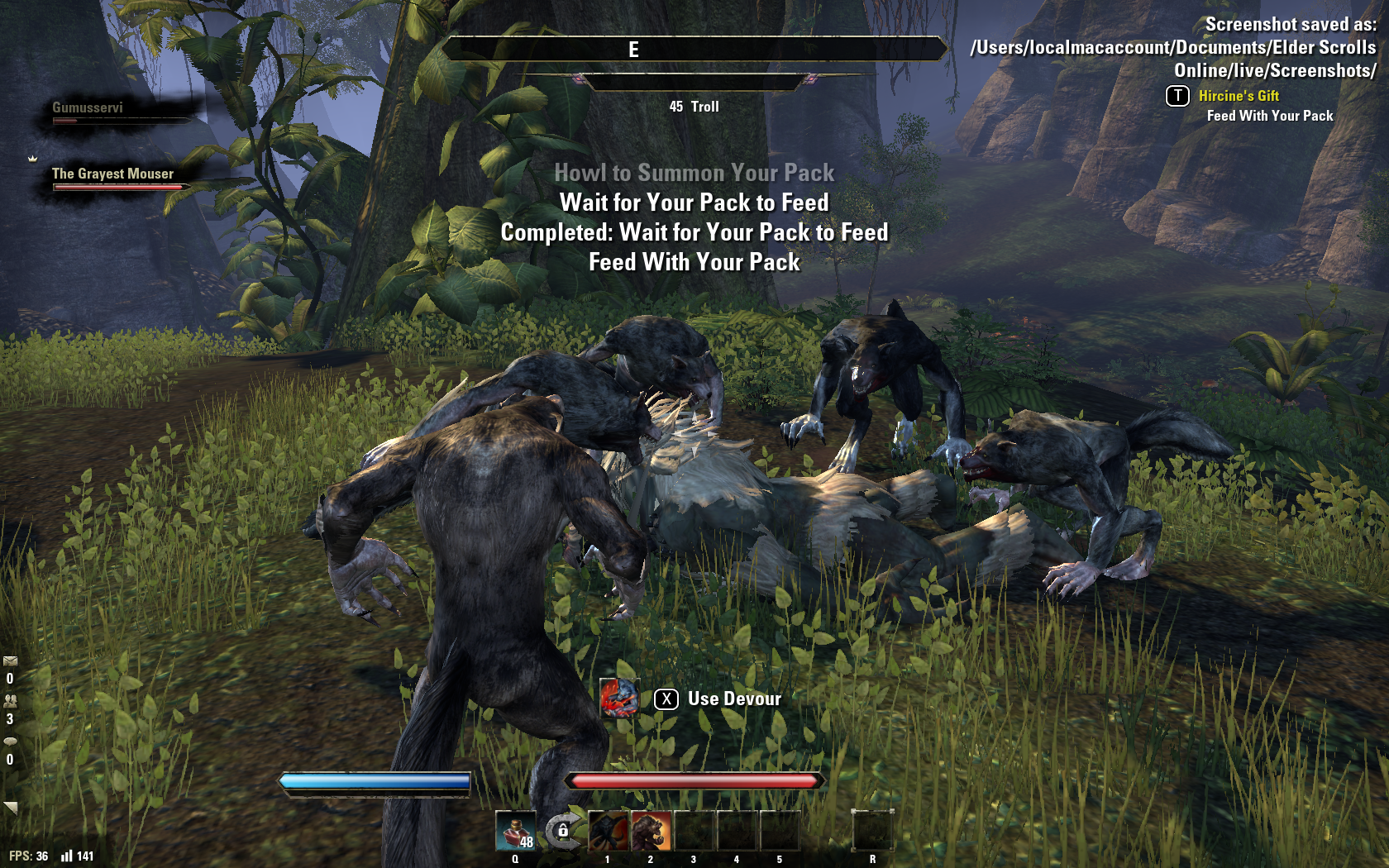
Task: Click the Devour ability icon
Action: pyautogui.click(x=619, y=699)
